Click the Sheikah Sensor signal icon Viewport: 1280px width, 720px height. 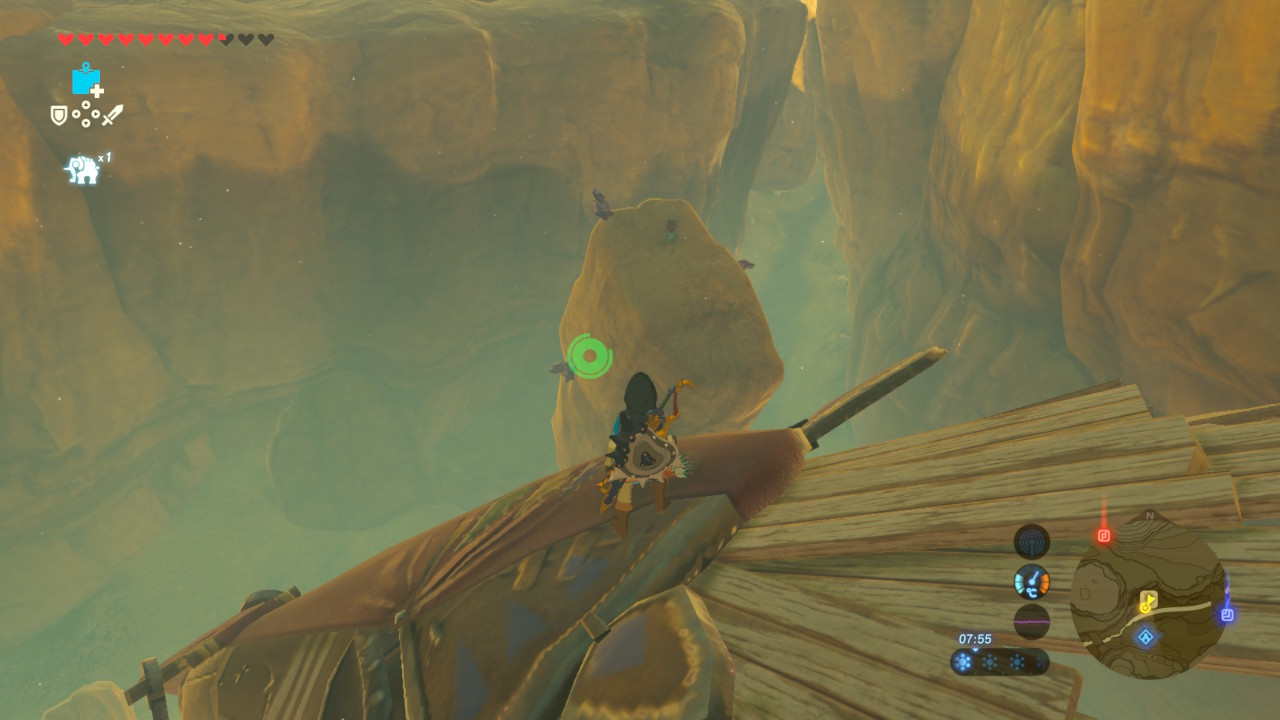click(x=1031, y=542)
